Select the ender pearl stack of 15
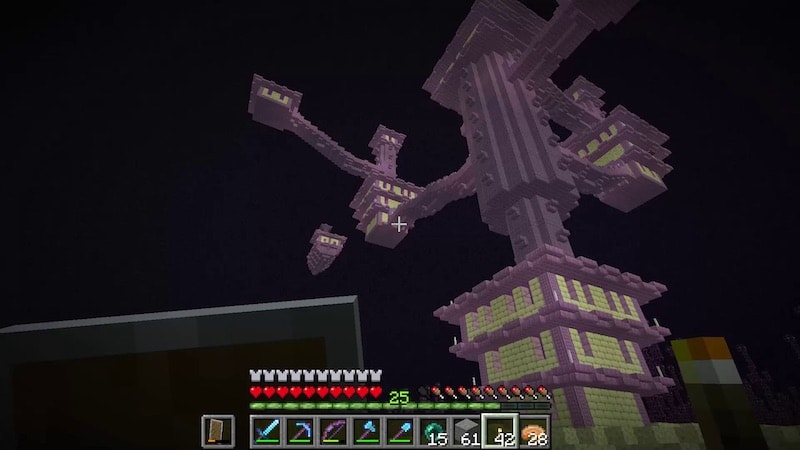The height and width of the screenshot is (450, 800). pyautogui.click(x=433, y=431)
